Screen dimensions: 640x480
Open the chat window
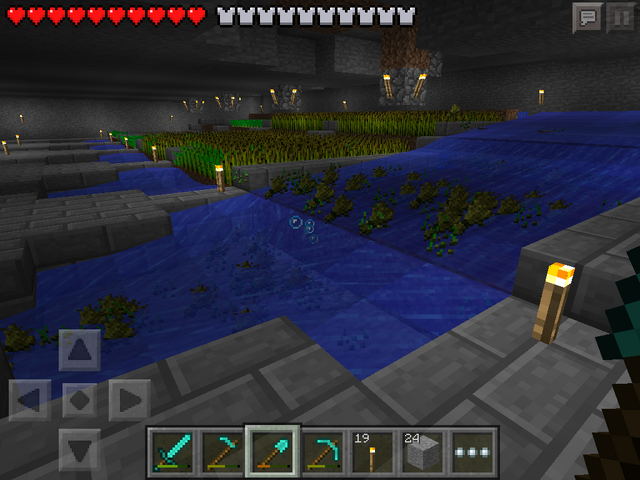coord(586,17)
